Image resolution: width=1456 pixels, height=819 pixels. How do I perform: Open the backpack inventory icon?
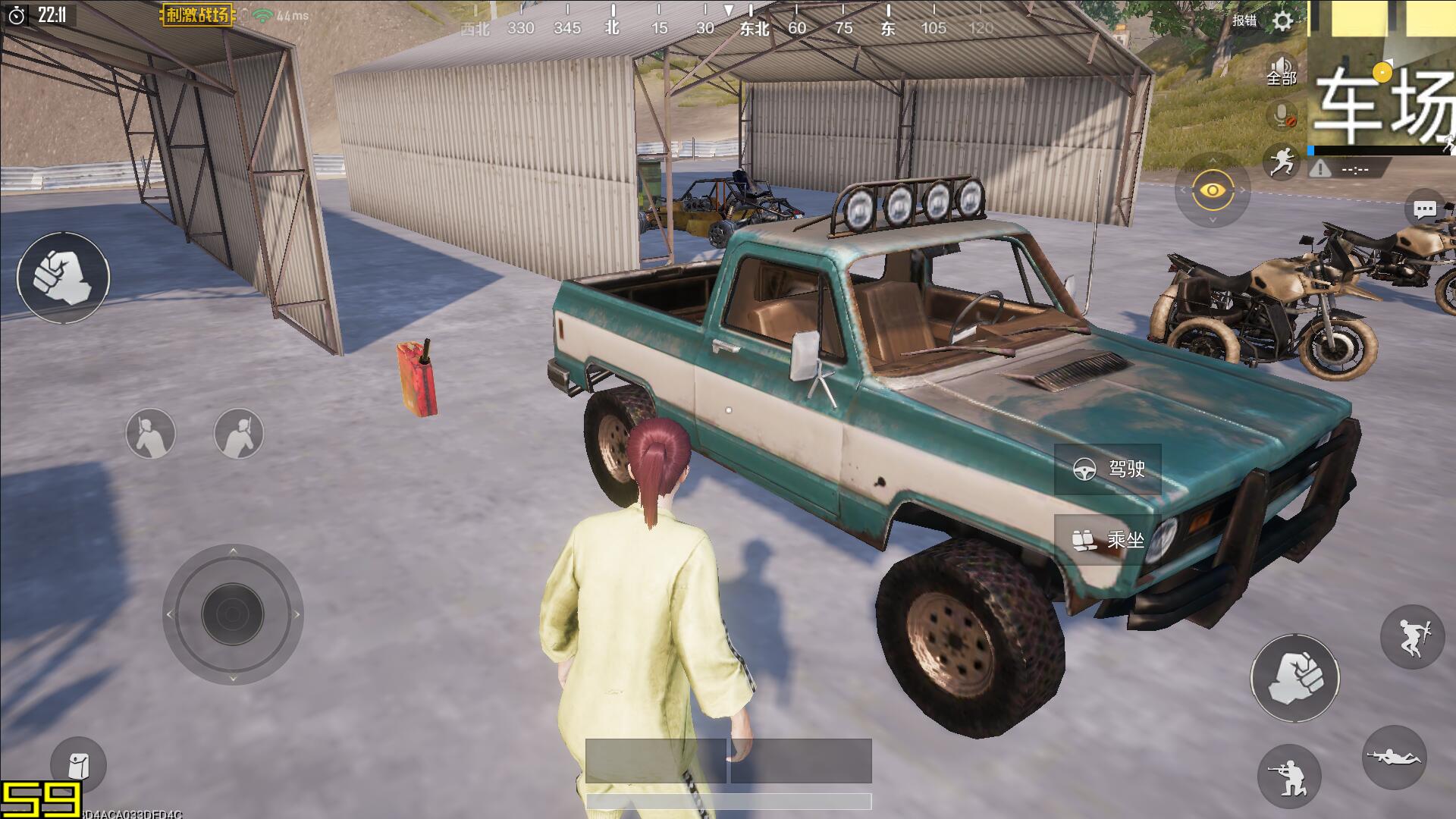pyautogui.click(x=78, y=765)
